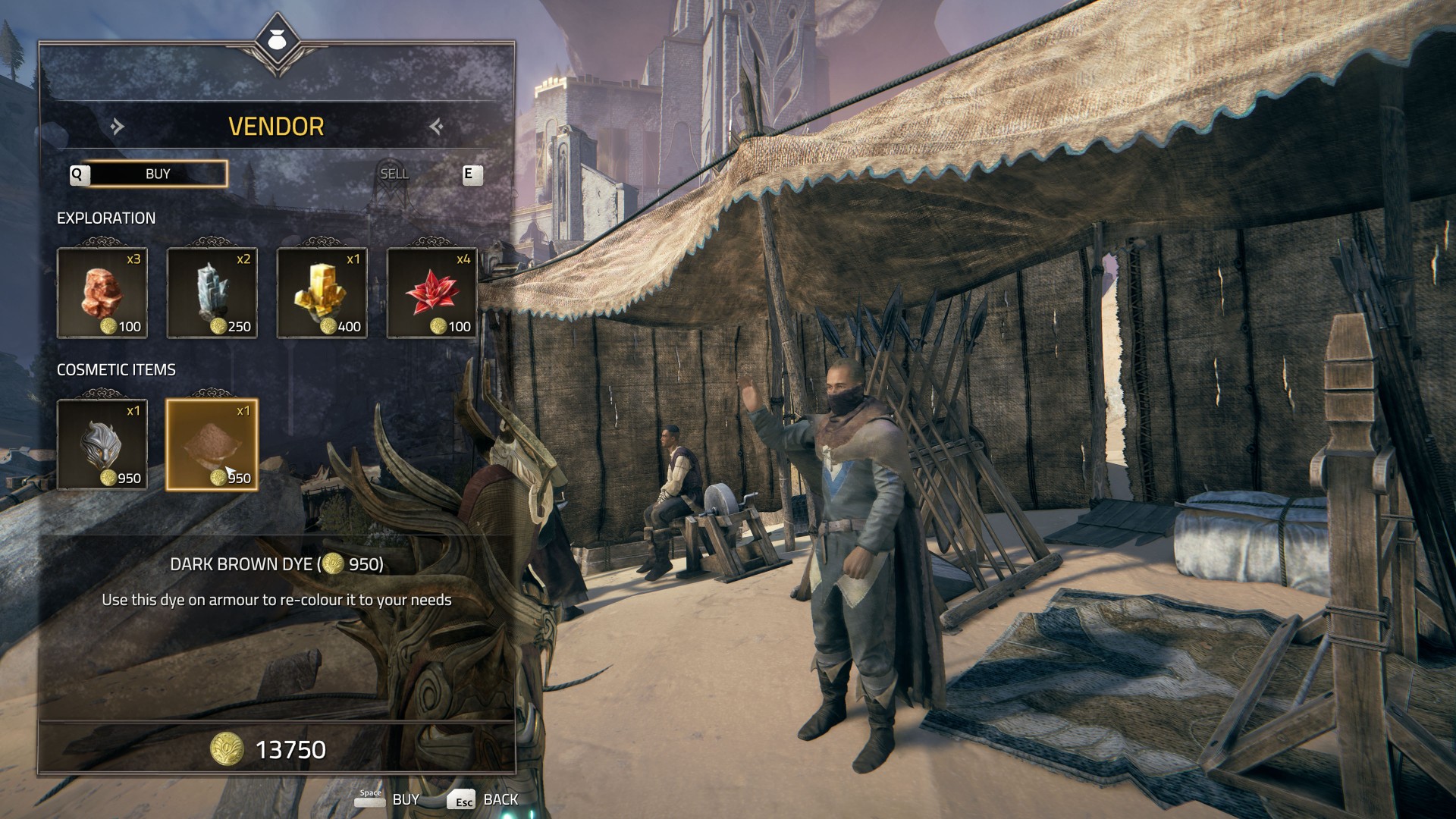Switch to the Buy tab

coord(158,174)
